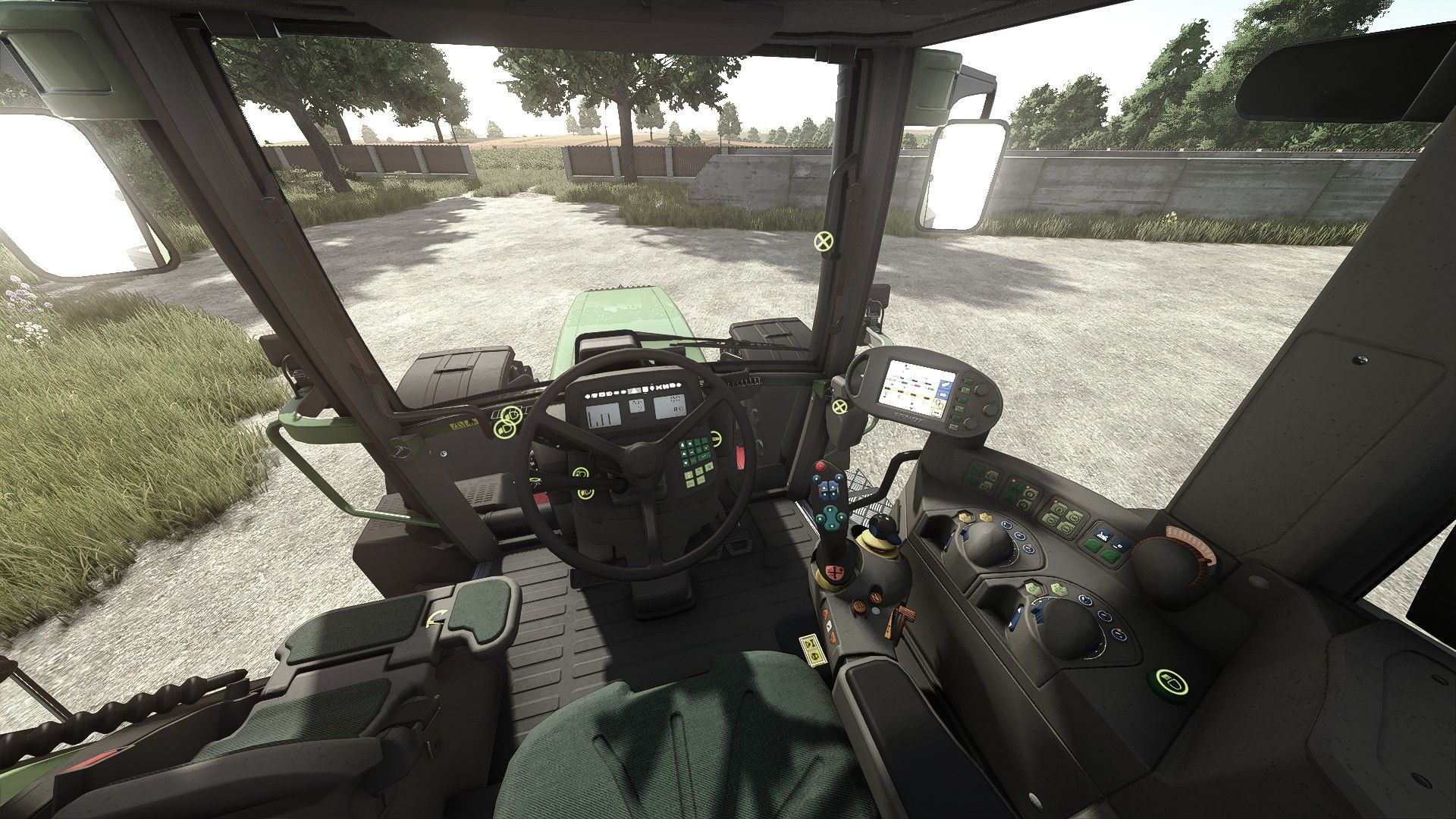Image resolution: width=1456 pixels, height=819 pixels.
Task: Select the X marker beside the terminal display
Action: (839, 408)
